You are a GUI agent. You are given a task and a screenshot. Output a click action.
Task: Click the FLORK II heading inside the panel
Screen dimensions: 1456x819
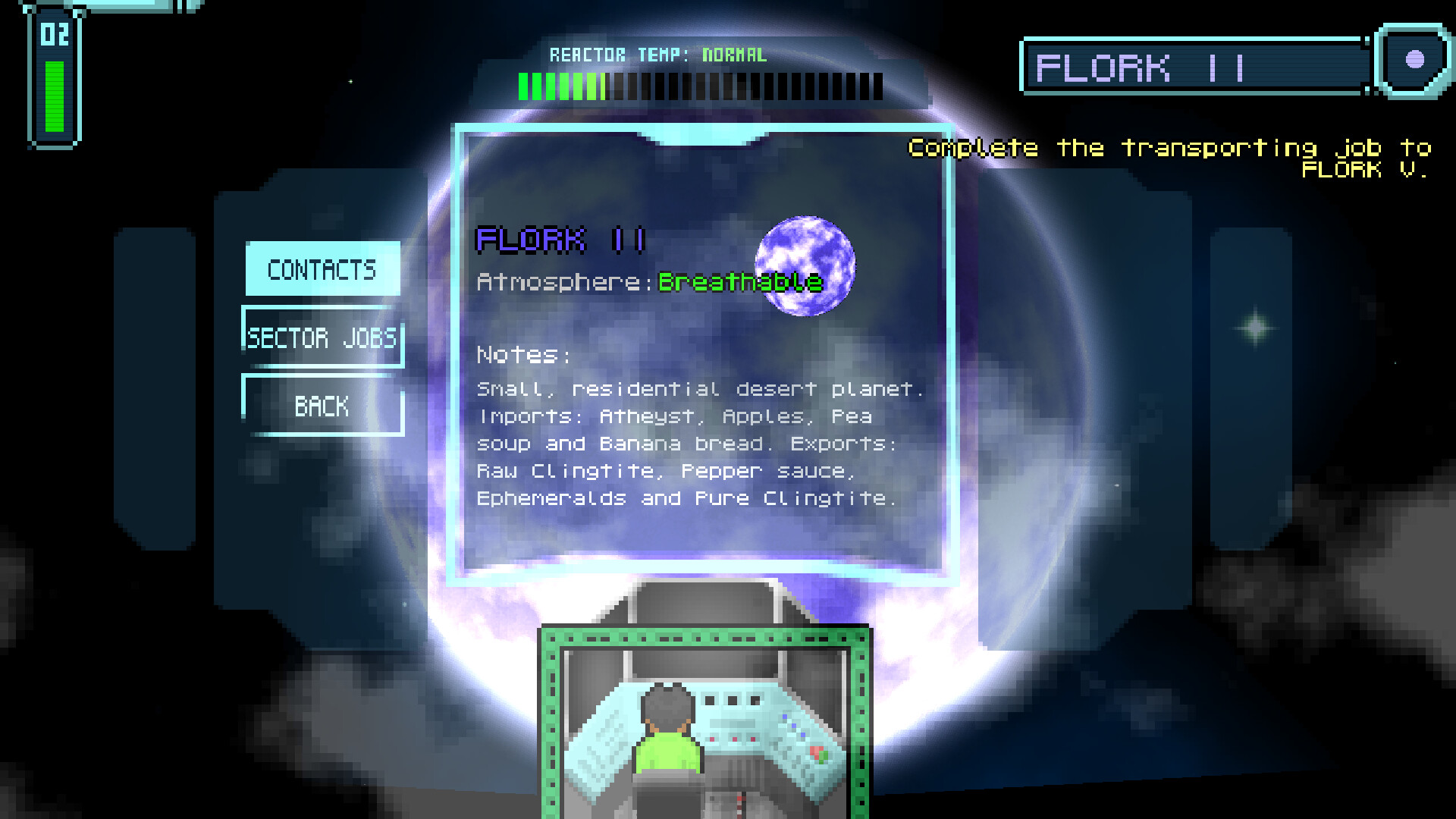pos(560,239)
